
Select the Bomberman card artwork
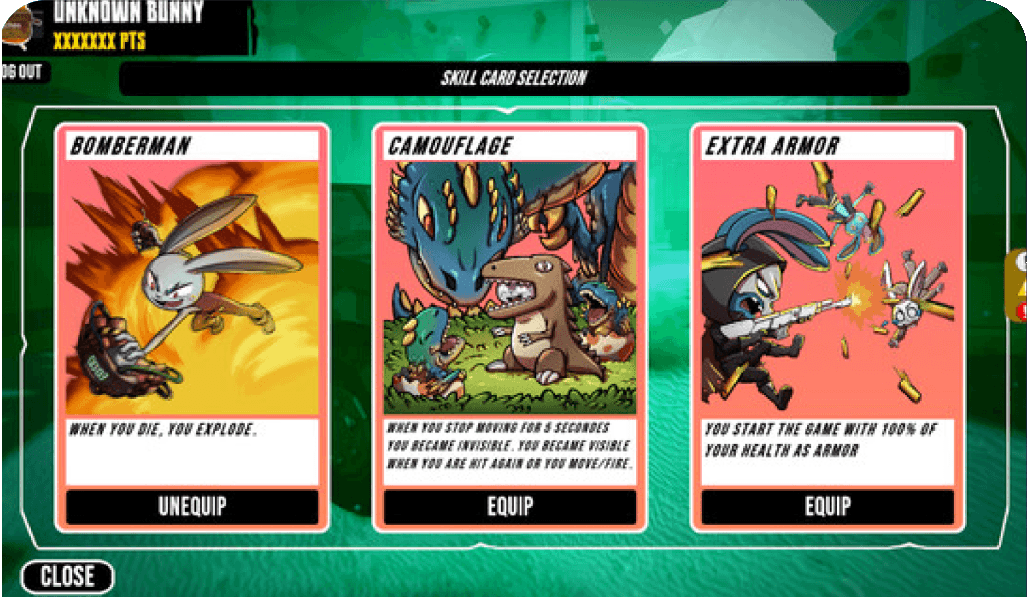[x=192, y=288]
